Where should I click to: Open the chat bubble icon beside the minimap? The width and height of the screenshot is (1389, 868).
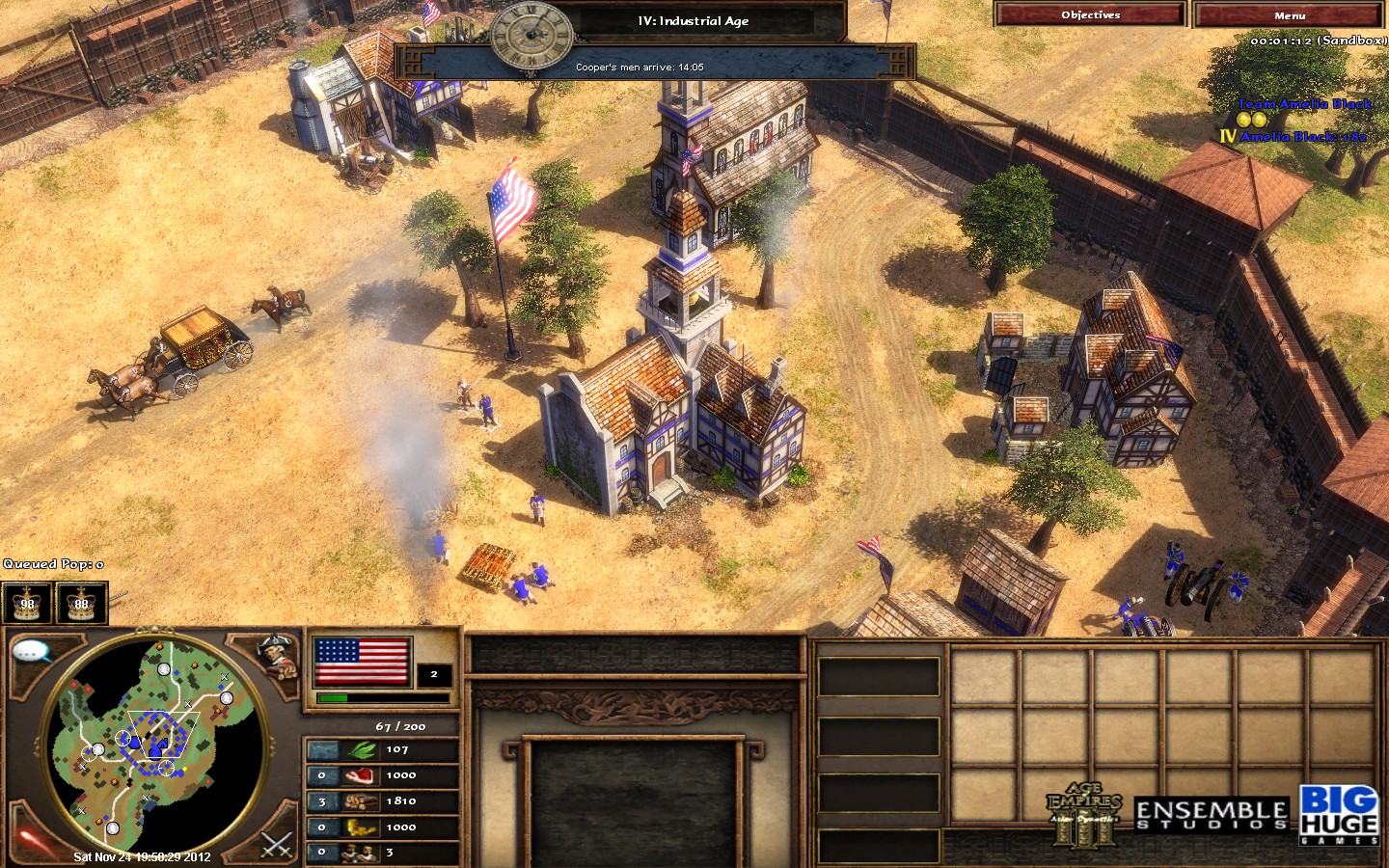pos(32,651)
